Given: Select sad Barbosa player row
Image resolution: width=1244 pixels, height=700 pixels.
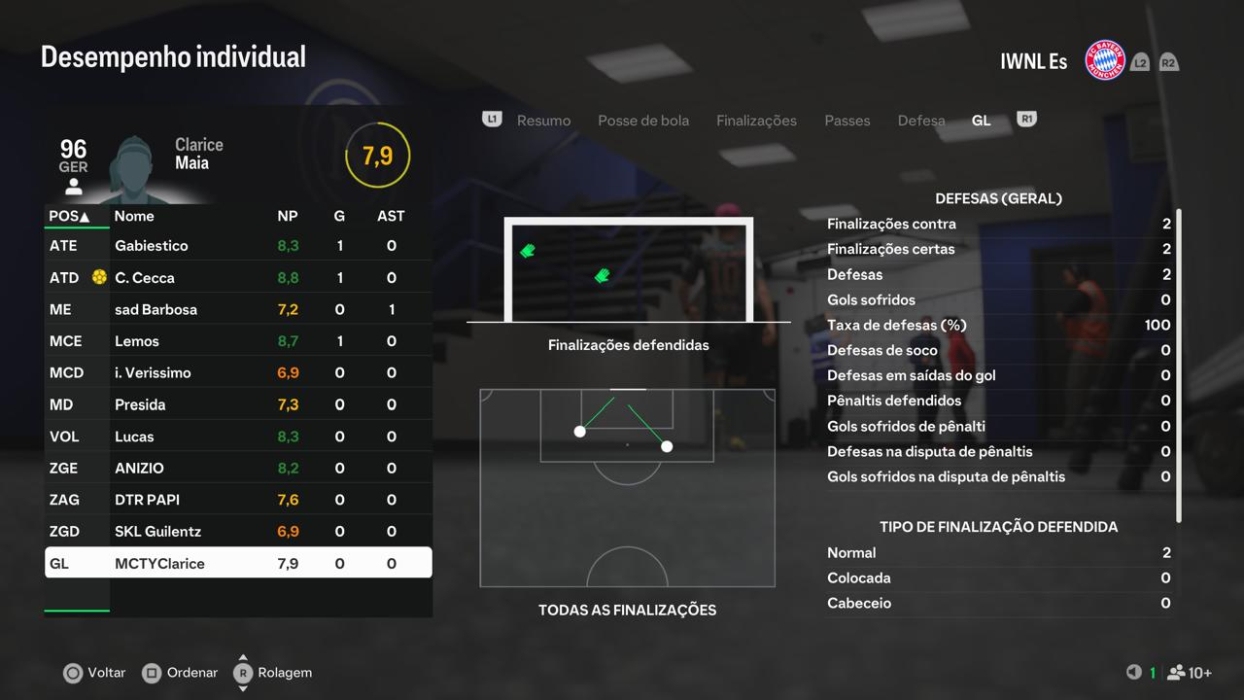Looking at the screenshot, I should [238, 310].
